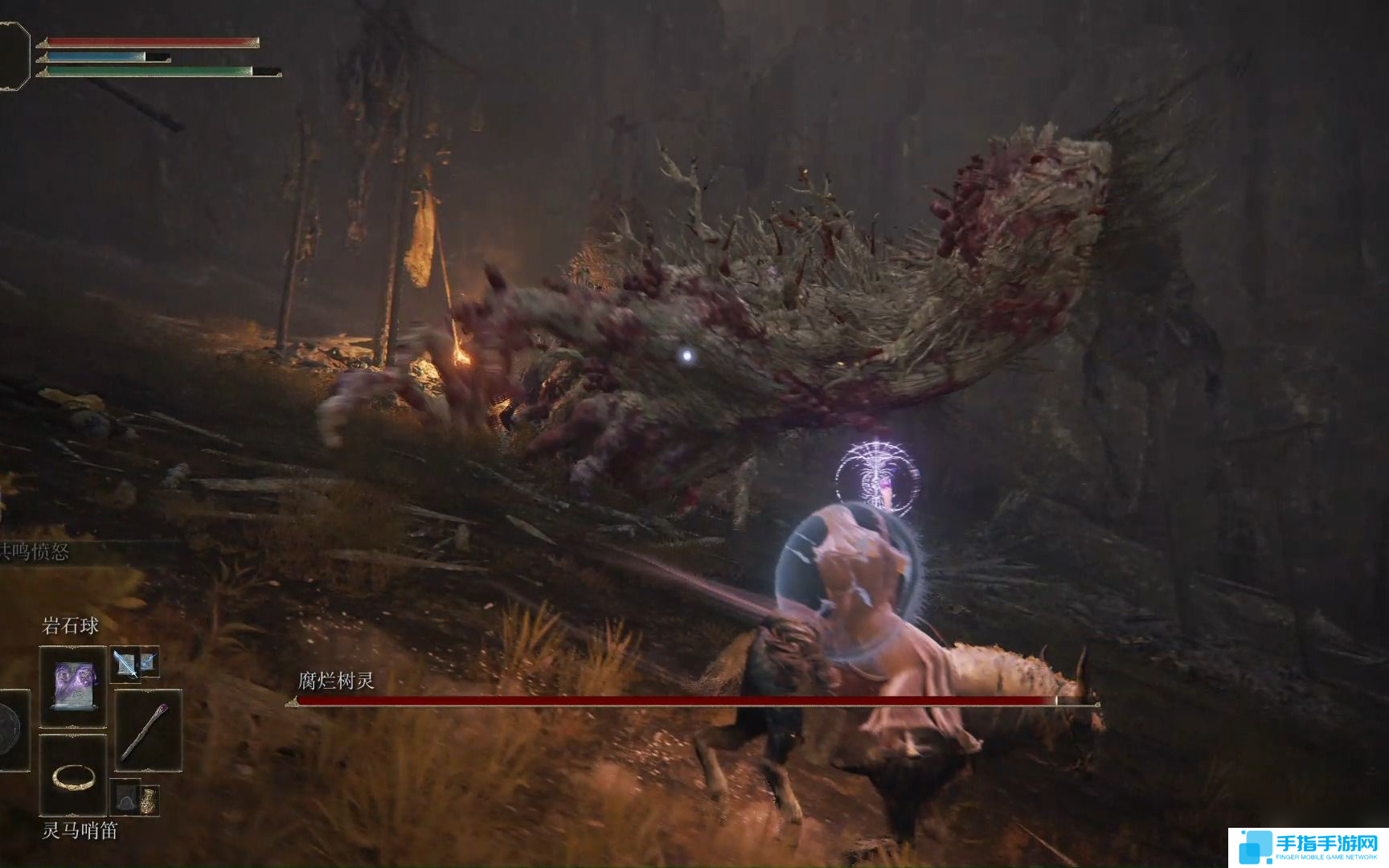The image size is (1389, 868).
Task: Select the Rock Sling spell slot
Action: 73,686
